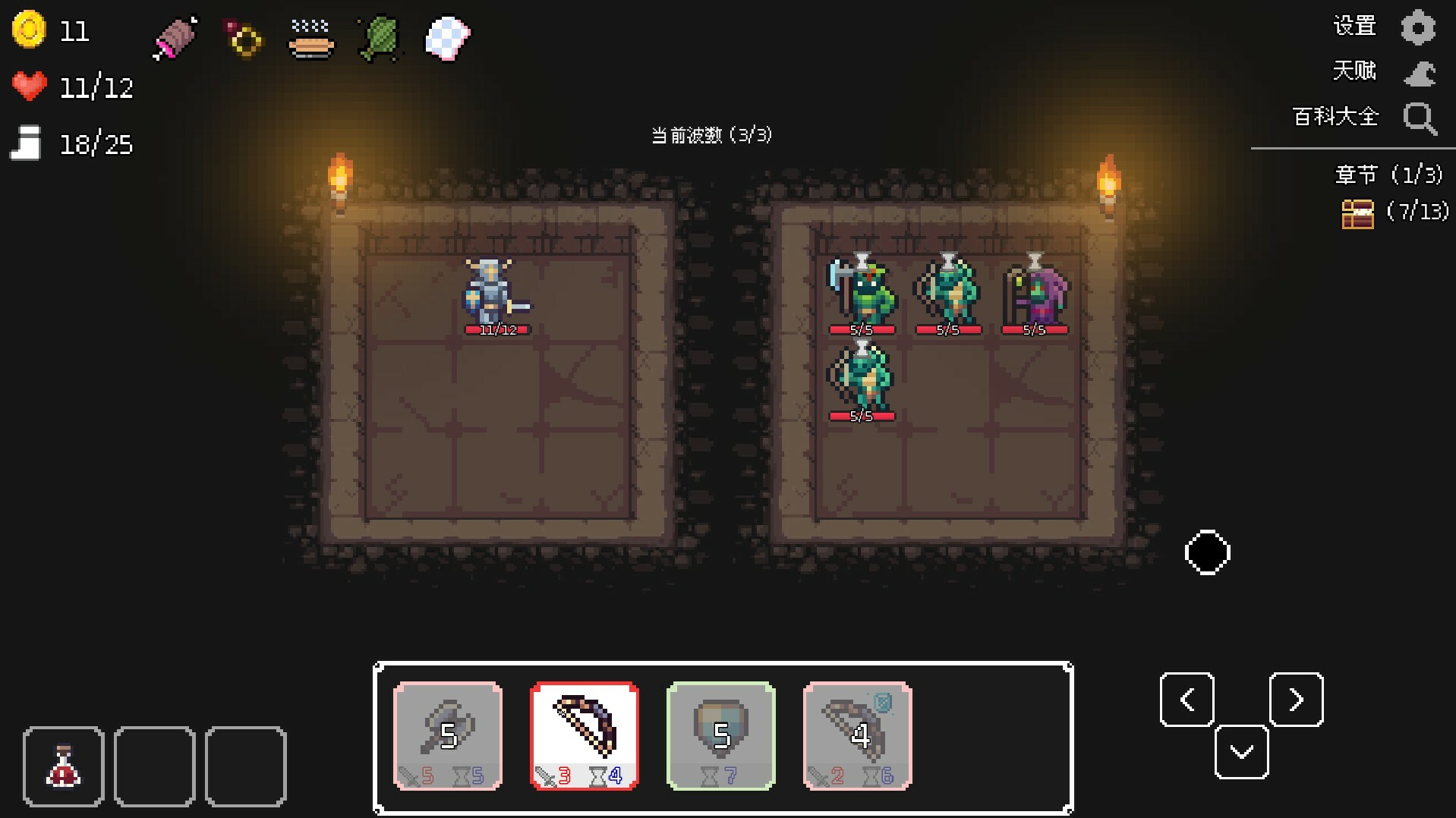Use the red potion in inventory slot
Screen dimensions: 1456x818
pyautogui.click(x=64, y=766)
